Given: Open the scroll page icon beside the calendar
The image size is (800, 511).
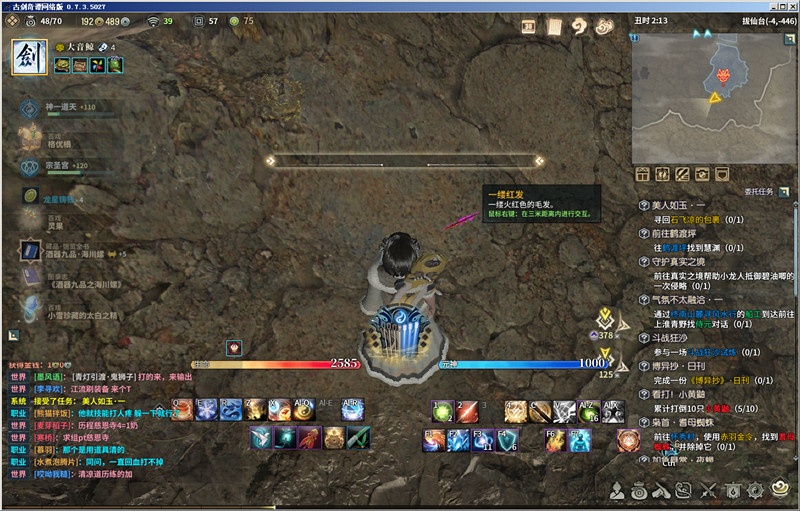Looking at the screenshot, I should [555, 27].
